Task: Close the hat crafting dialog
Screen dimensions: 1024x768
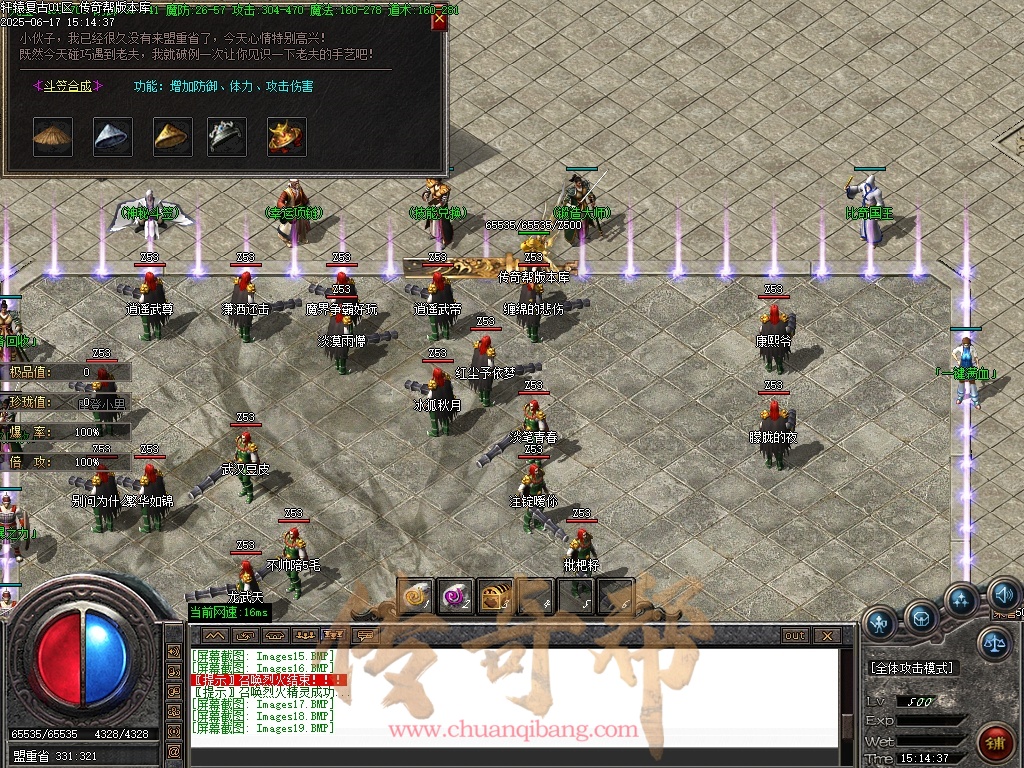Action: [x=439, y=21]
